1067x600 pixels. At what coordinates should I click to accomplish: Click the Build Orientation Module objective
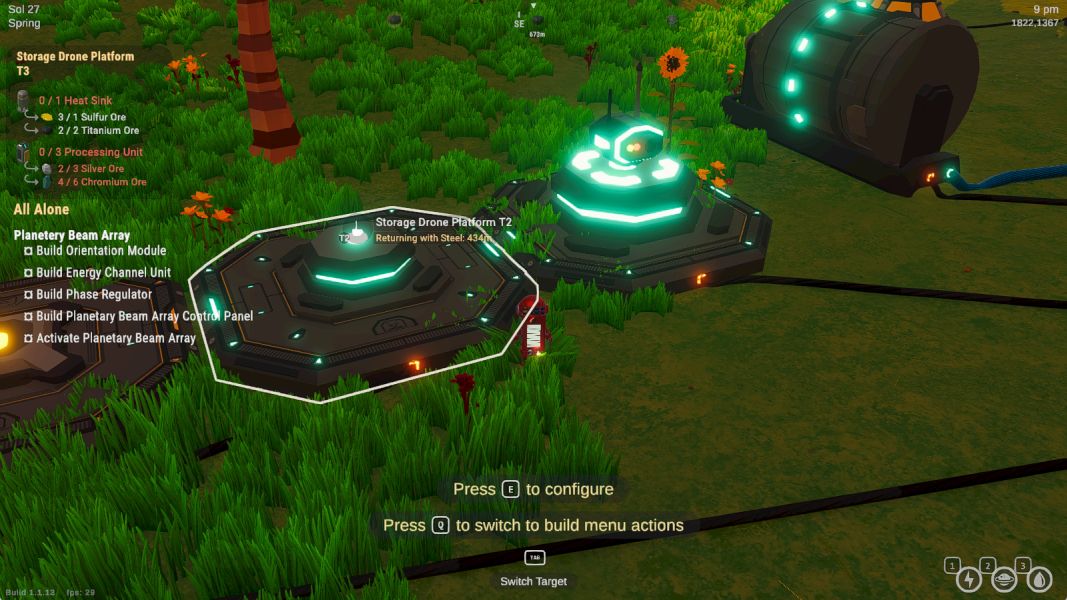pos(100,251)
